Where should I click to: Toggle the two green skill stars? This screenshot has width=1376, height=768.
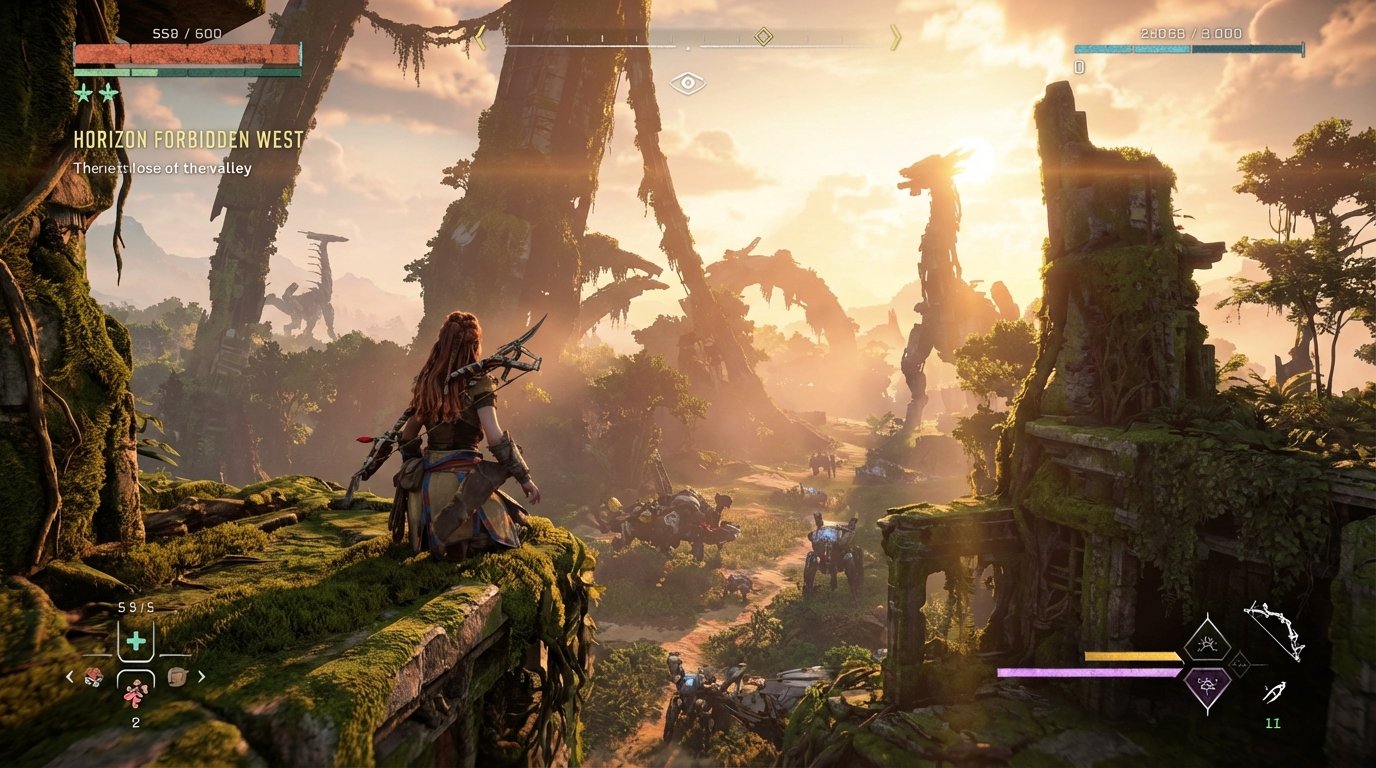[95, 92]
